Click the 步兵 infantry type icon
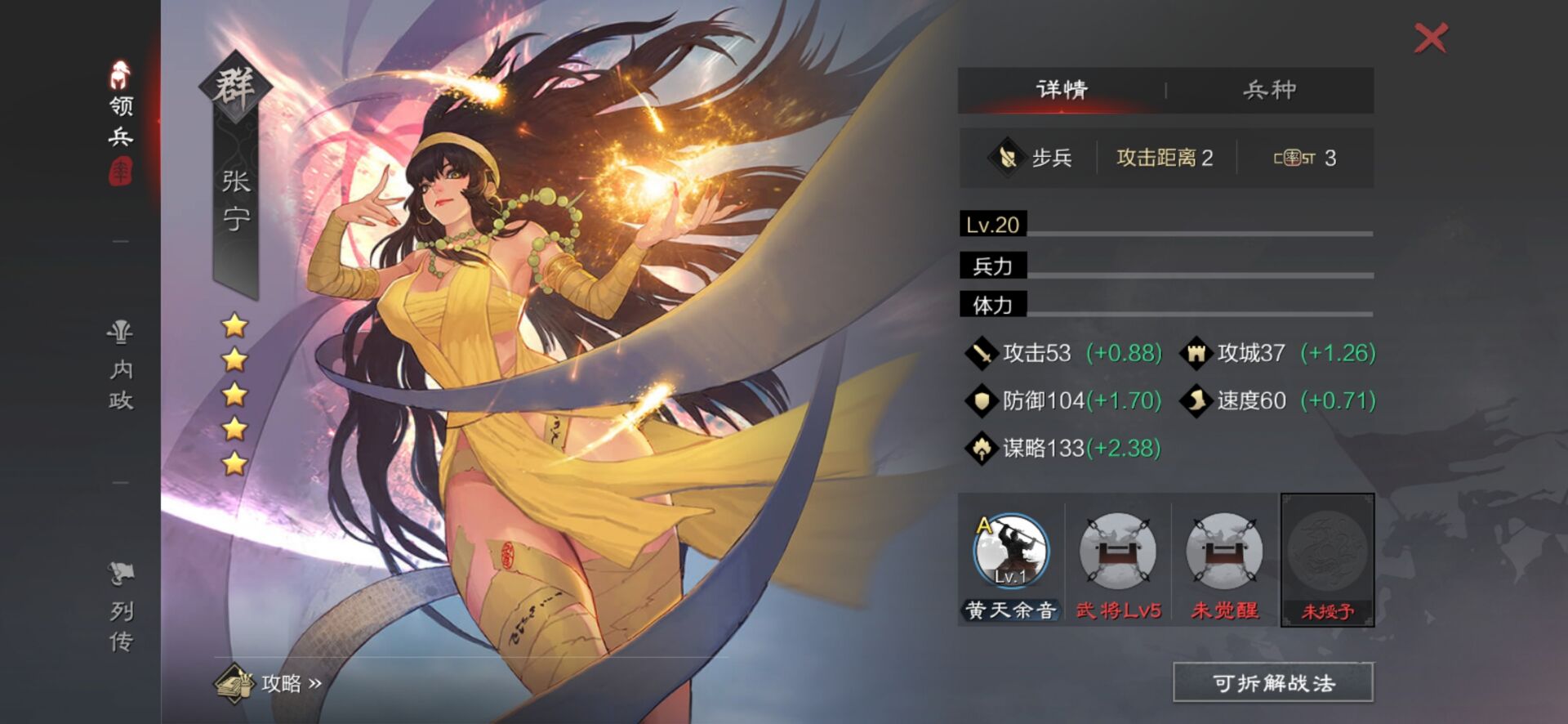 (1007, 158)
